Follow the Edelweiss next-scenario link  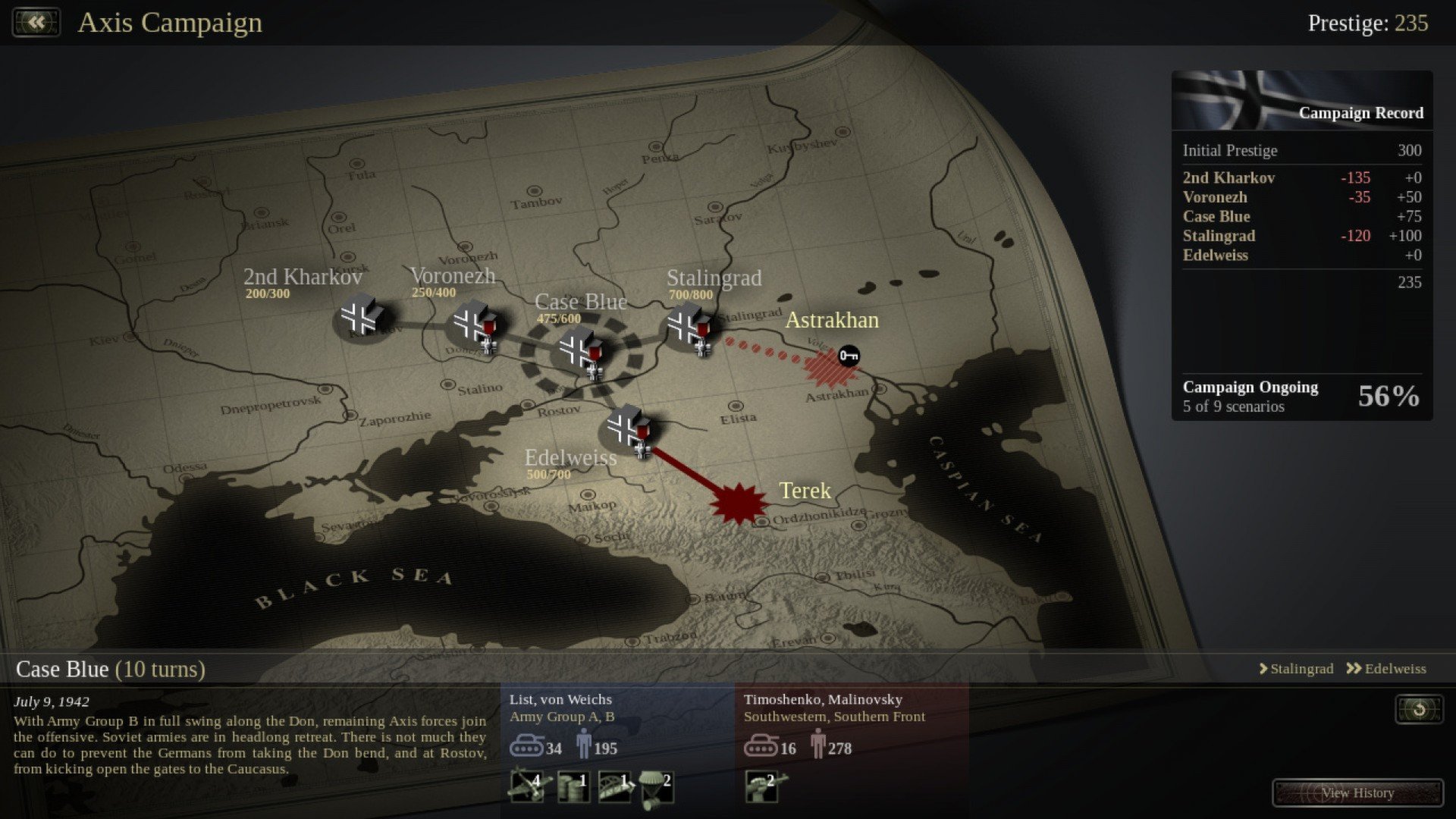pos(1386,669)
